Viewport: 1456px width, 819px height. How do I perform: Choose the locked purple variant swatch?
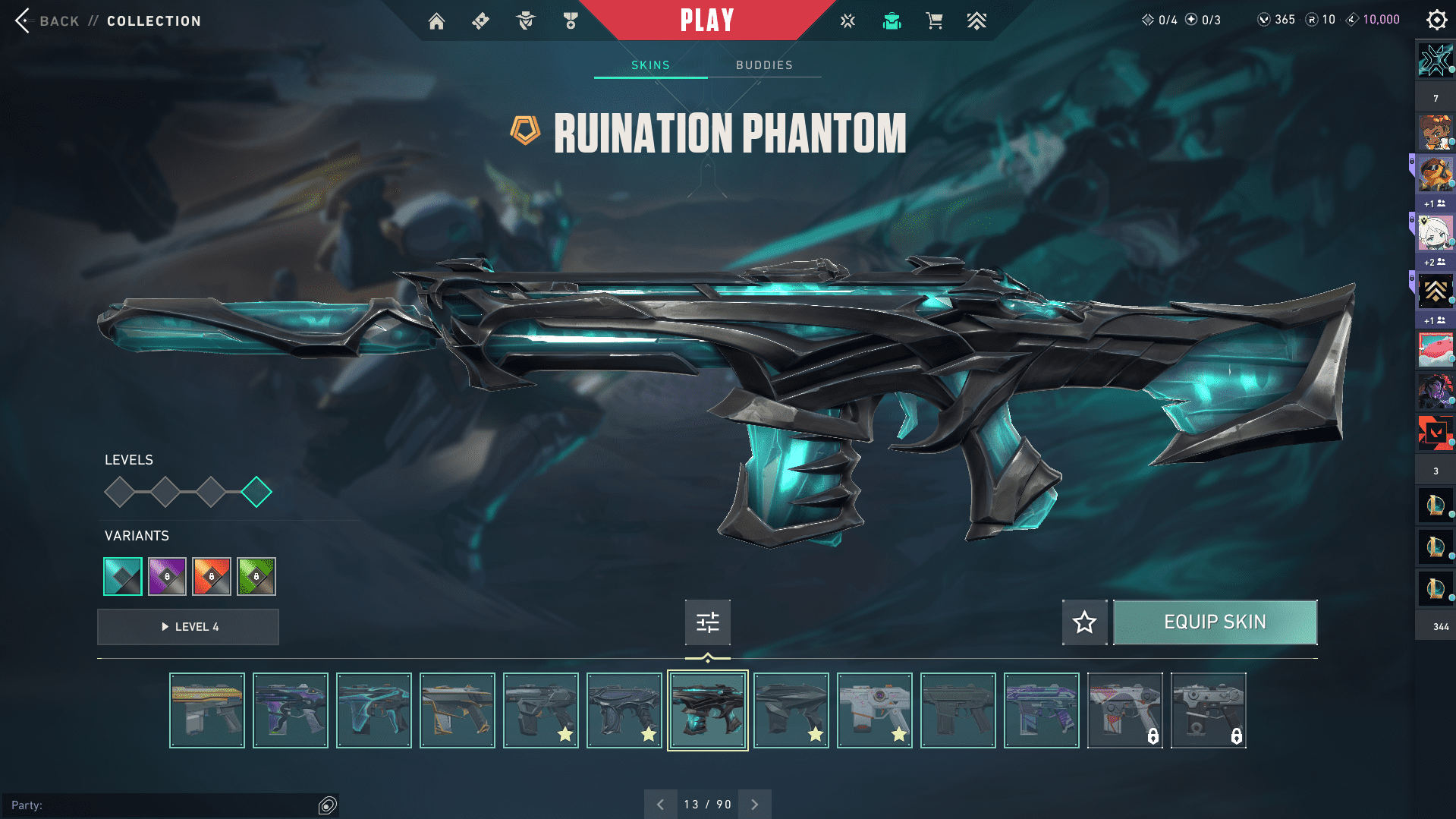[x=167, y=577]
